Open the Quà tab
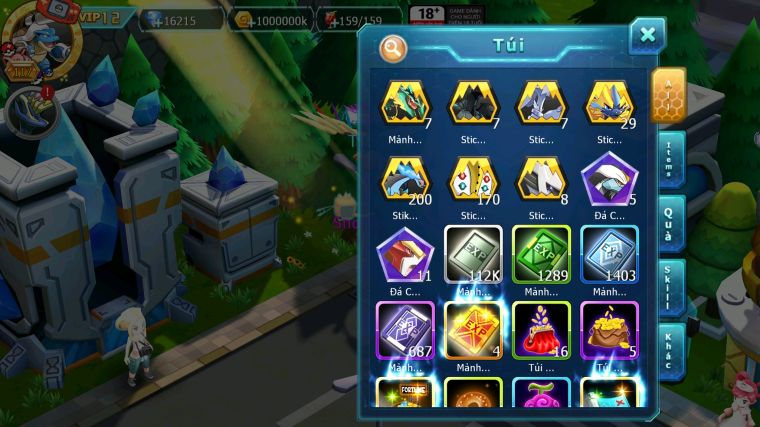Image resolution: width=760 pixels, height=427 pixels. coord(669,224)
